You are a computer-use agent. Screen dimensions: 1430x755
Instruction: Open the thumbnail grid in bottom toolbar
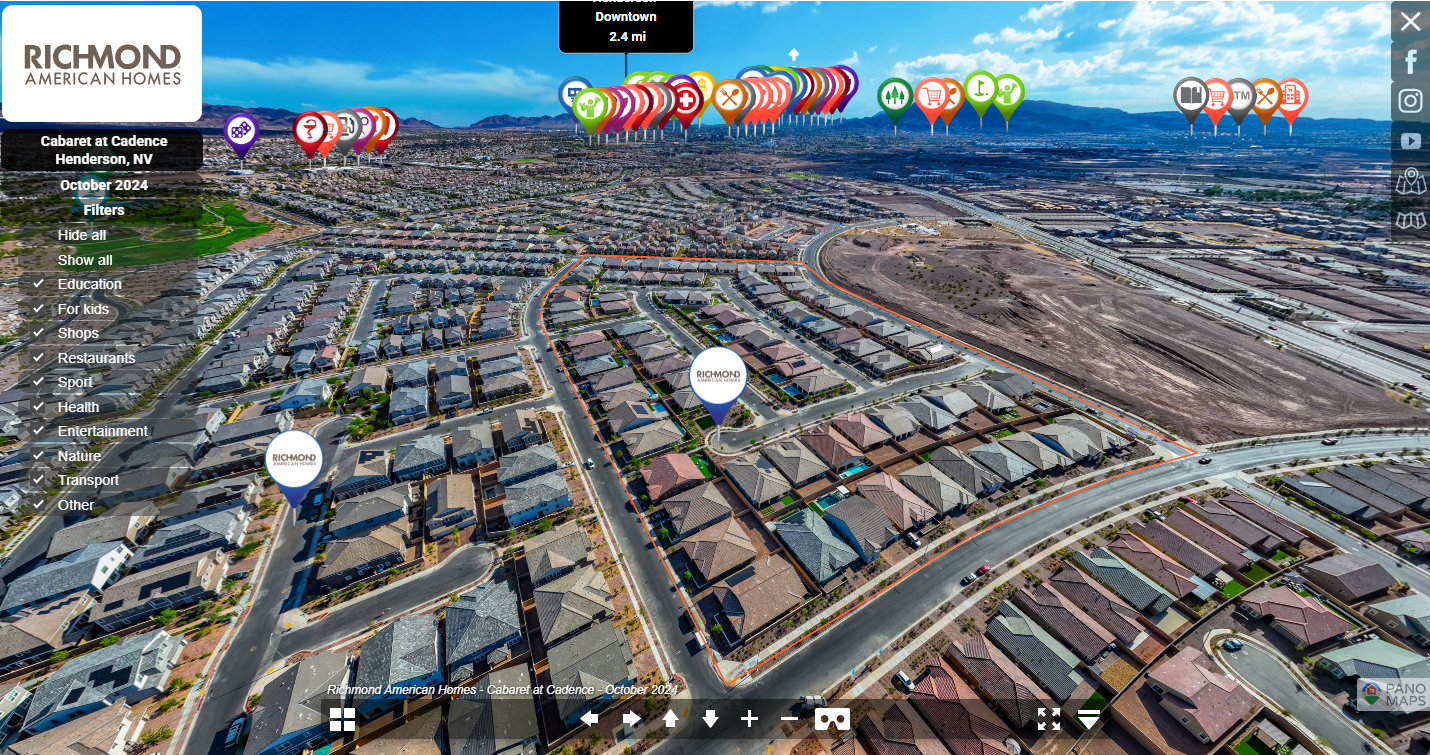tap(342, 719)
